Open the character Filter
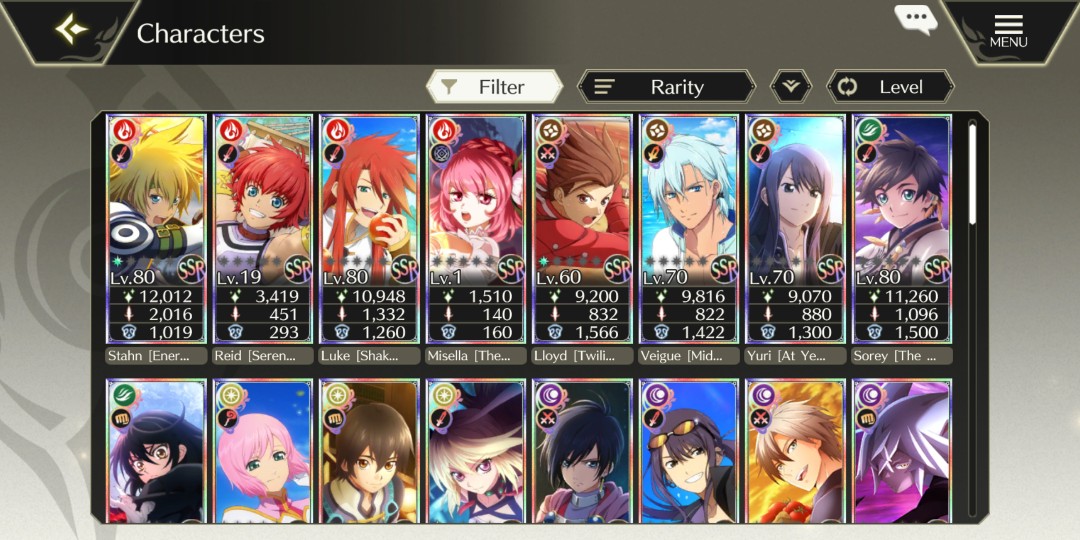The height and width of the screenshot is (540, 1080). tap(494, 87)
